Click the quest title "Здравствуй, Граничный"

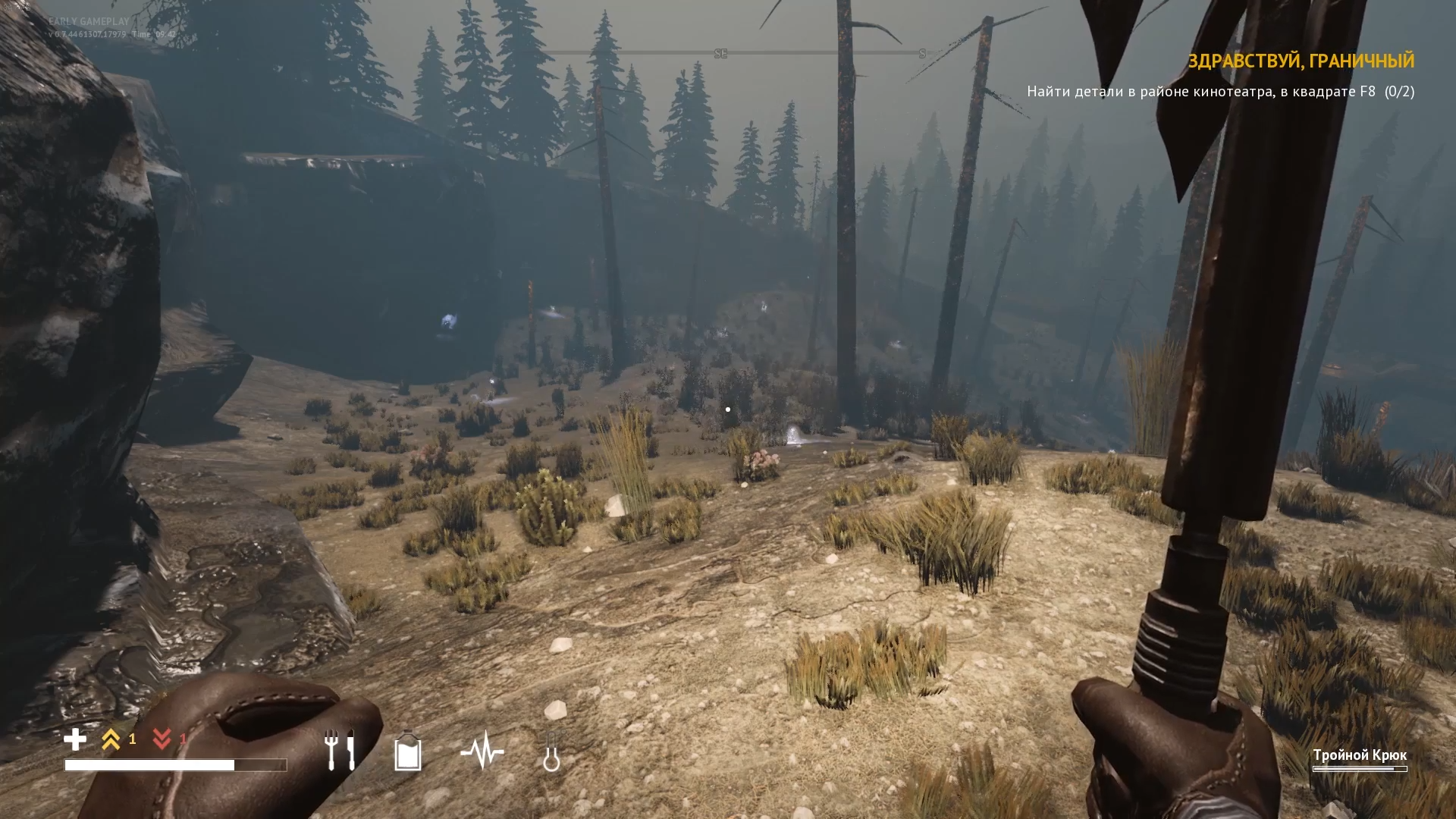coord(1300,61)
